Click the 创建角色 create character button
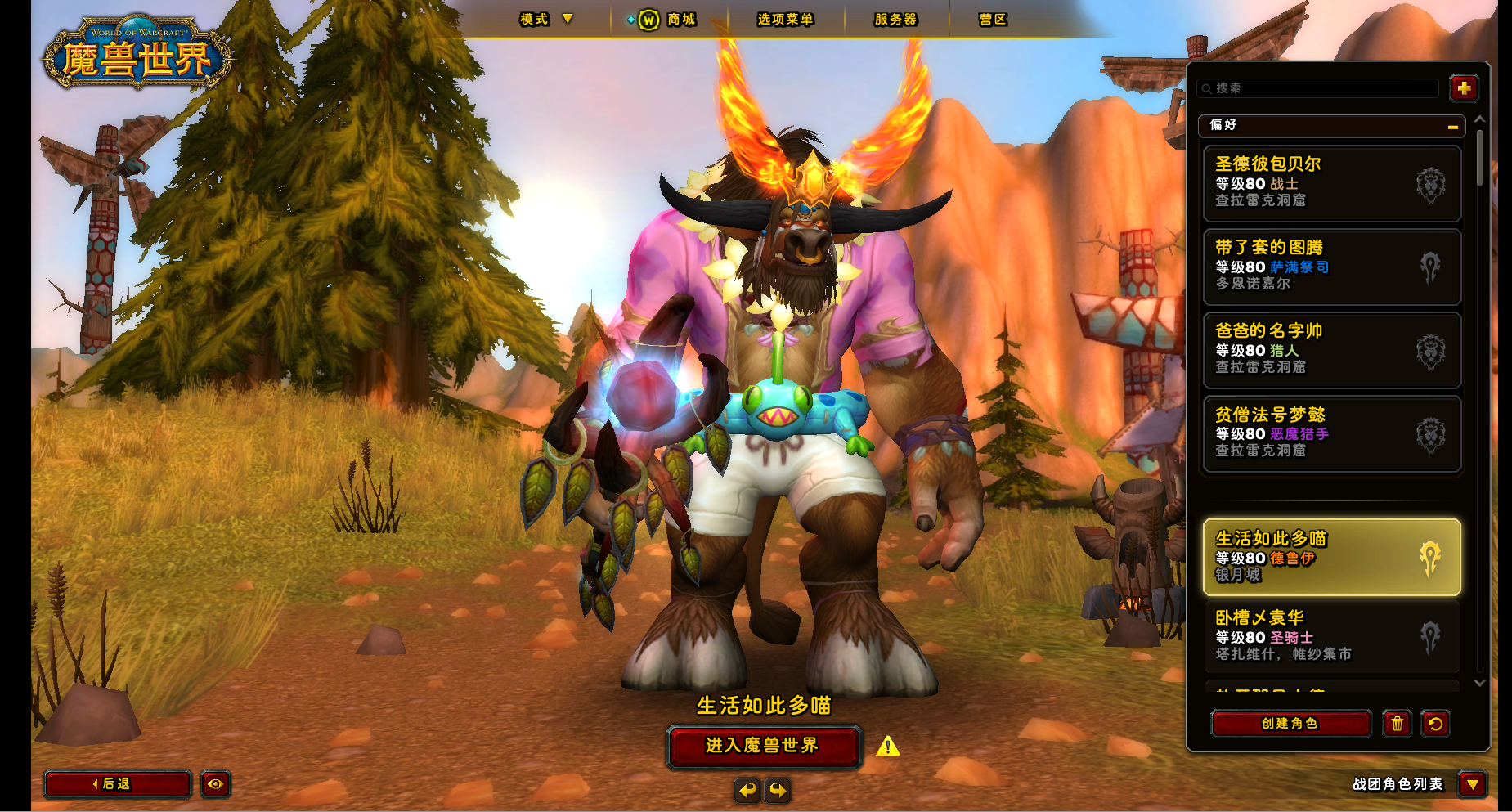Viewport: 1512px width, 812px height. [1290, 724]
